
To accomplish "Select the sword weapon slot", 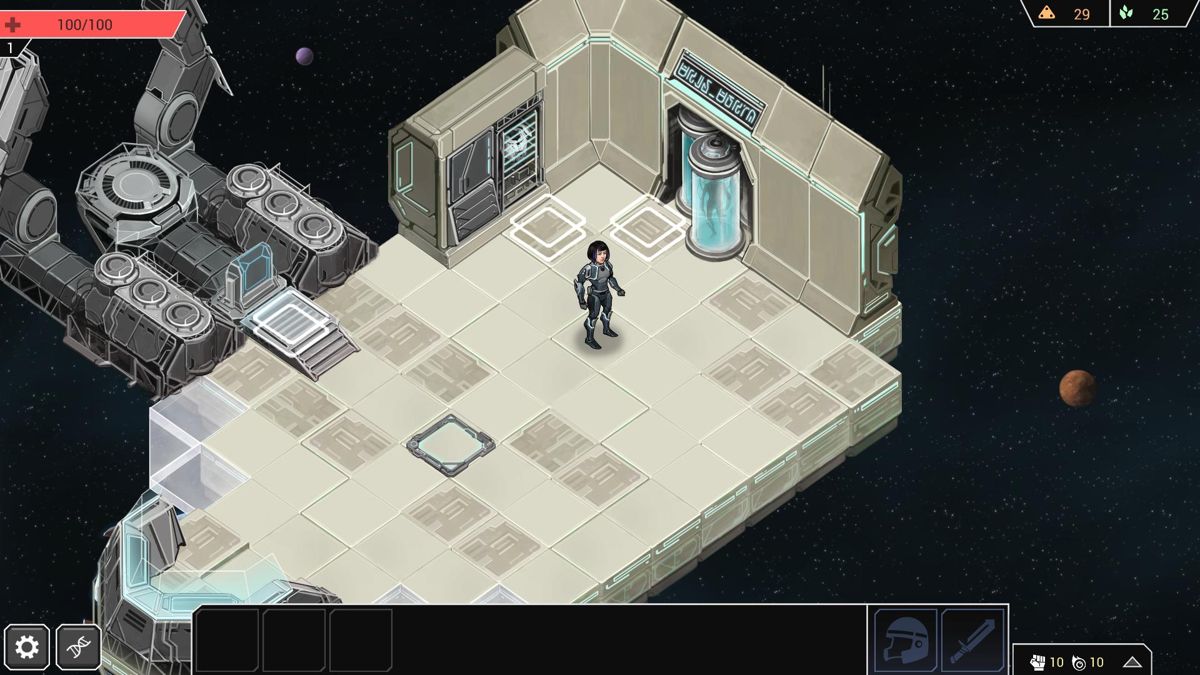I will point(973,640).
